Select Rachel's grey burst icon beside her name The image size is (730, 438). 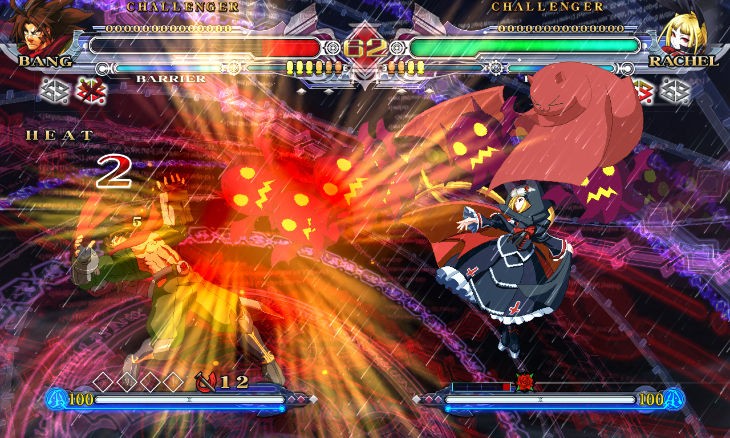pyautogui.click(x=676, y=91)
